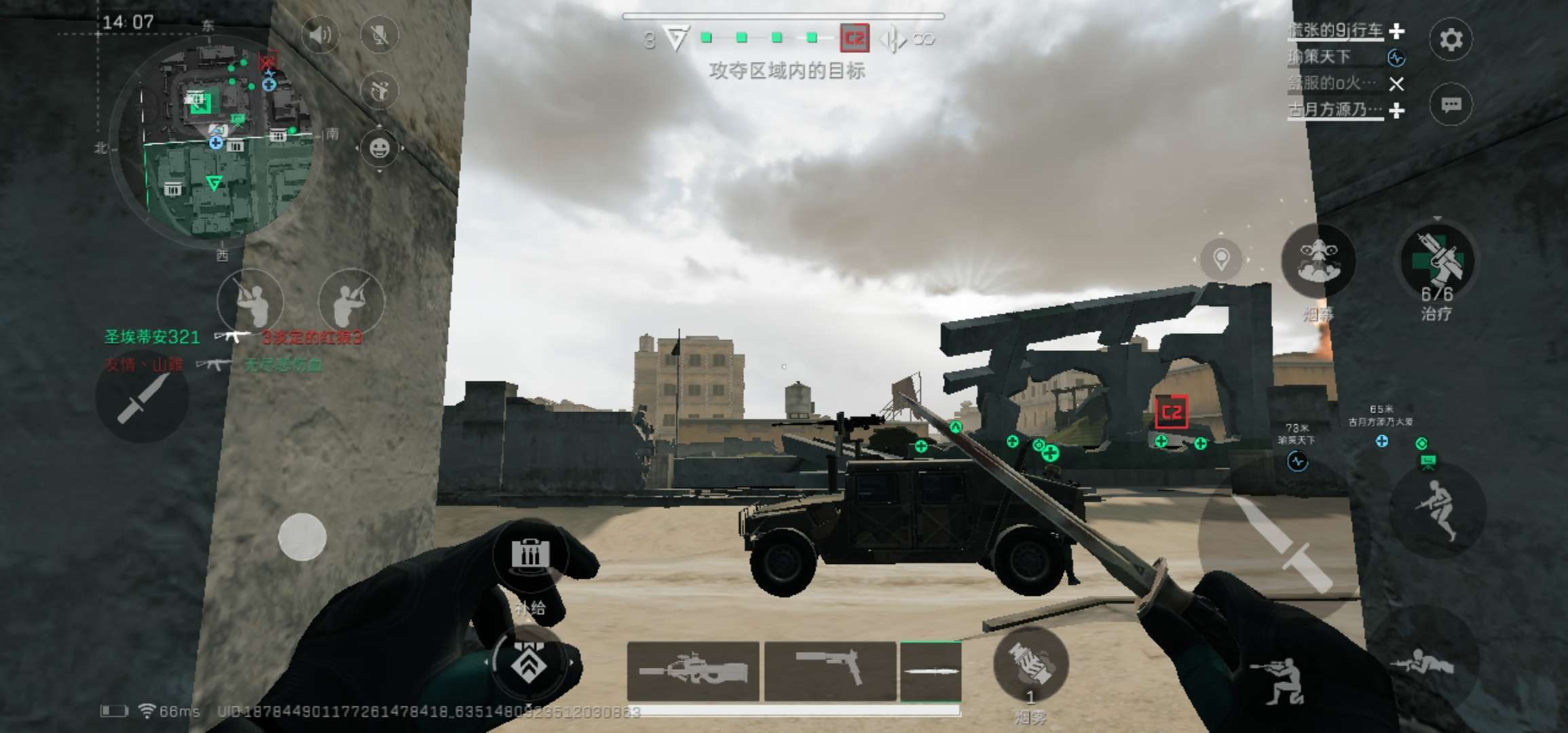Expand the circular minimap
This screenshot has width=1568, height=733.
[x=216, y=138]
